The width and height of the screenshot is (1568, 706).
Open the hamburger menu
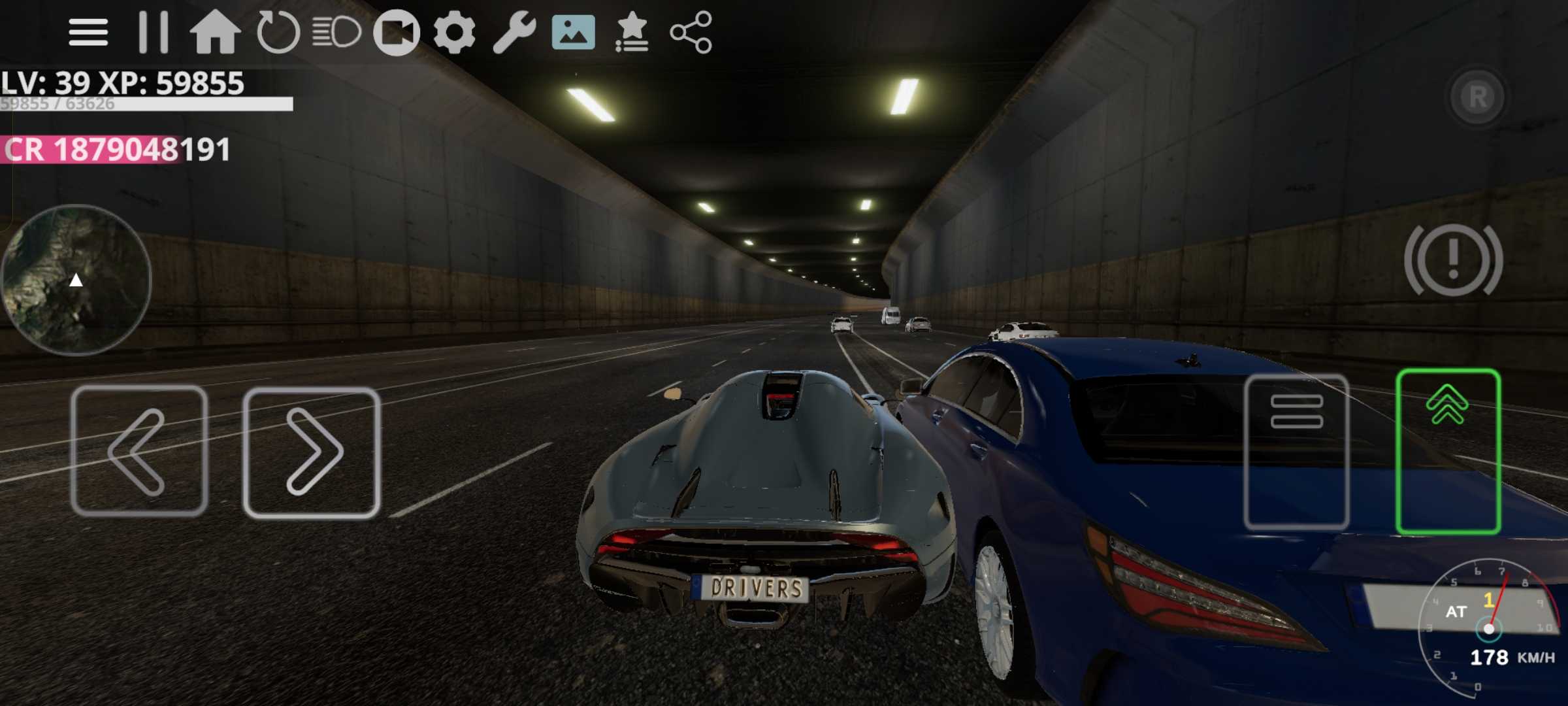[x=88, y=32]
